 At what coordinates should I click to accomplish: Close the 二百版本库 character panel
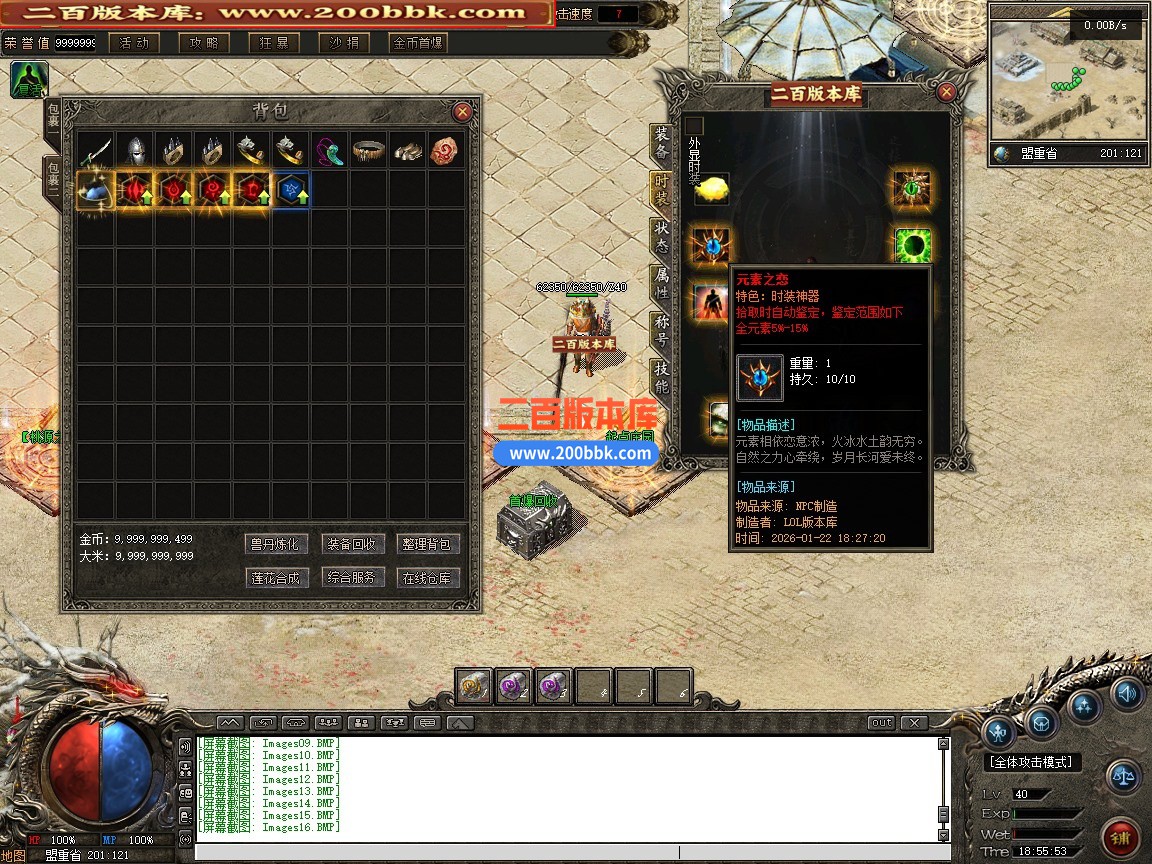coord(946,93)
